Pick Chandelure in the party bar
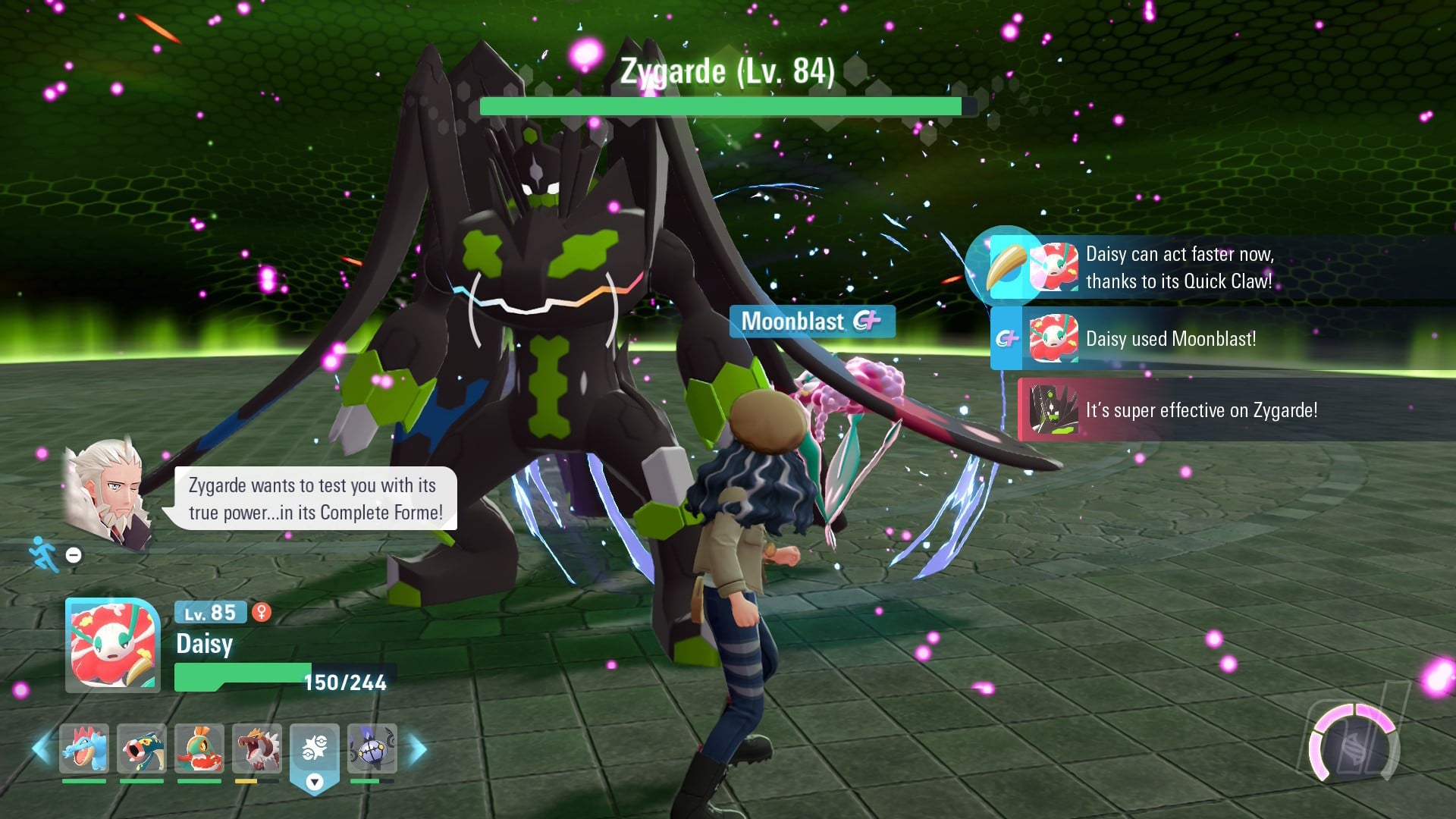Image resolution: width=1456 pixels, height=819 pixels. click(x=372, y=748)
